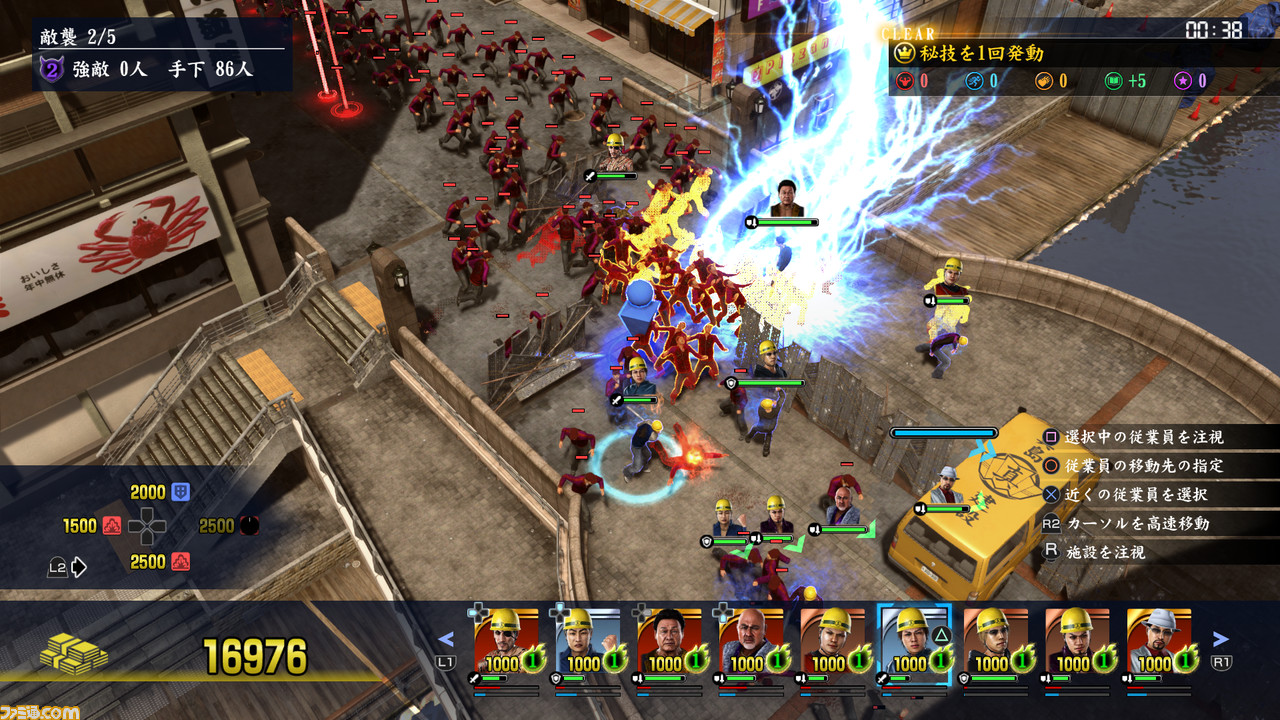Use the red explosion skill costing 1500
Screen dimensions: 1280x720
click(x=112, y=526)
